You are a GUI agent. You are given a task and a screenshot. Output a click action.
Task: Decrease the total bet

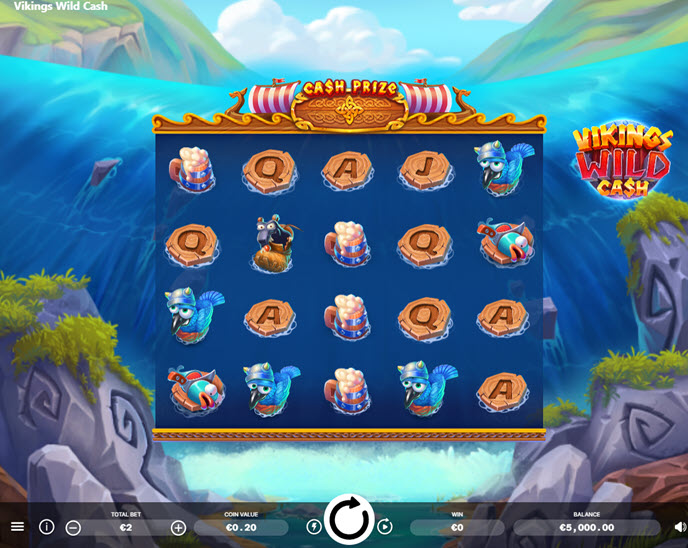click(73, 527)
